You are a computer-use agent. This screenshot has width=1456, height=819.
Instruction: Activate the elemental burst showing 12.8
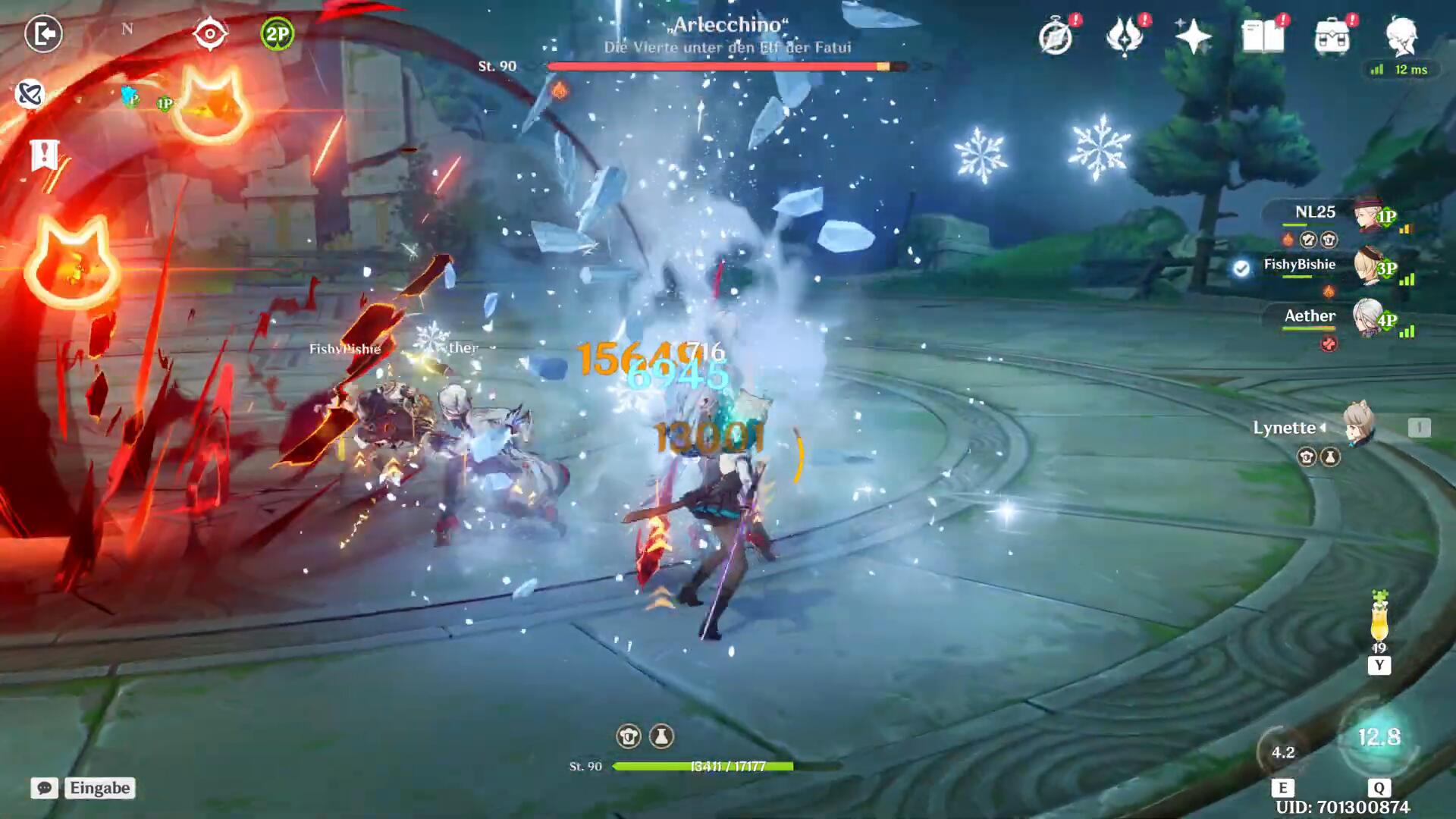tap(1379, 738)
